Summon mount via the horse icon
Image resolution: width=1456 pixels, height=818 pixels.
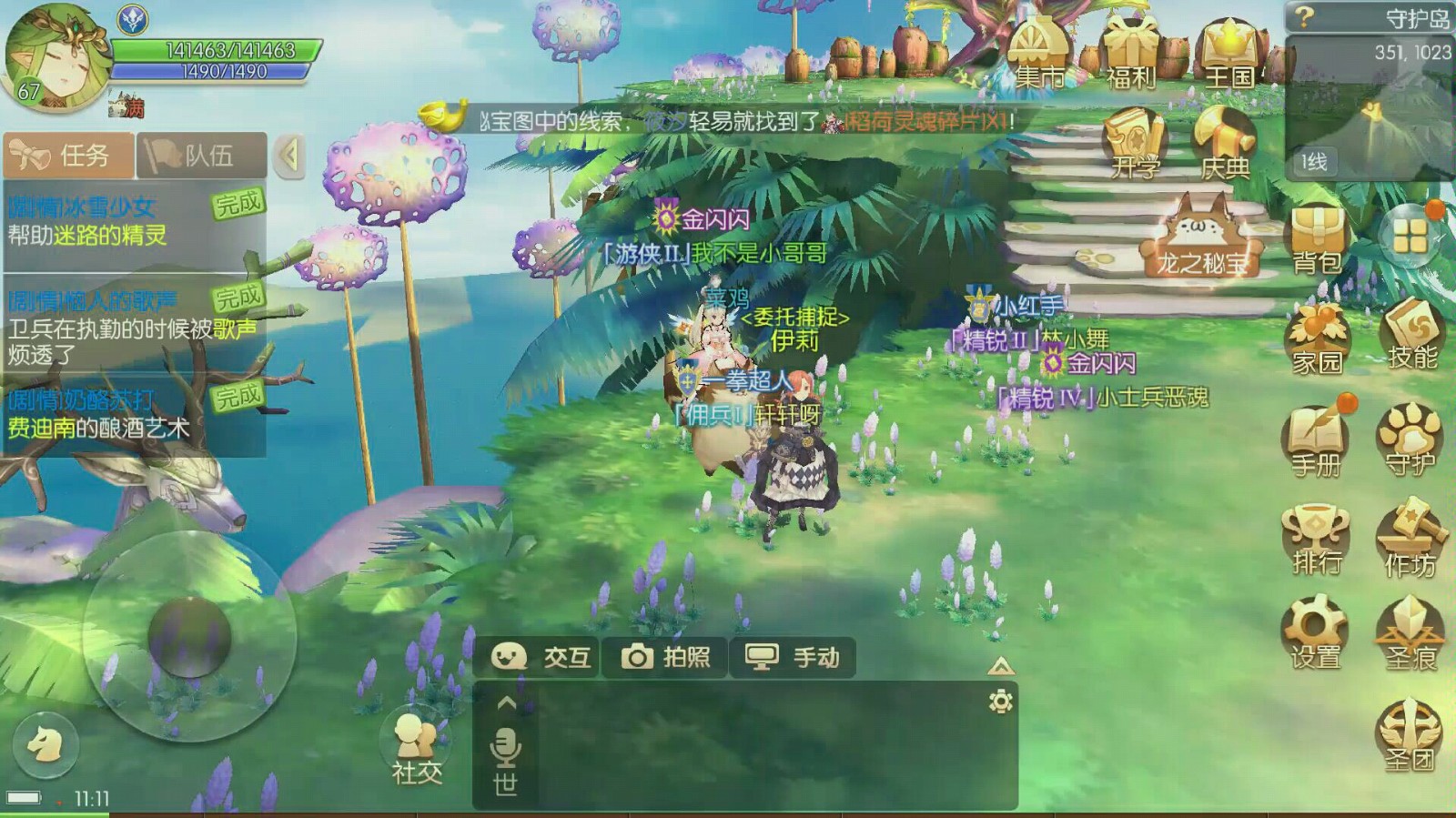point(47,744)
